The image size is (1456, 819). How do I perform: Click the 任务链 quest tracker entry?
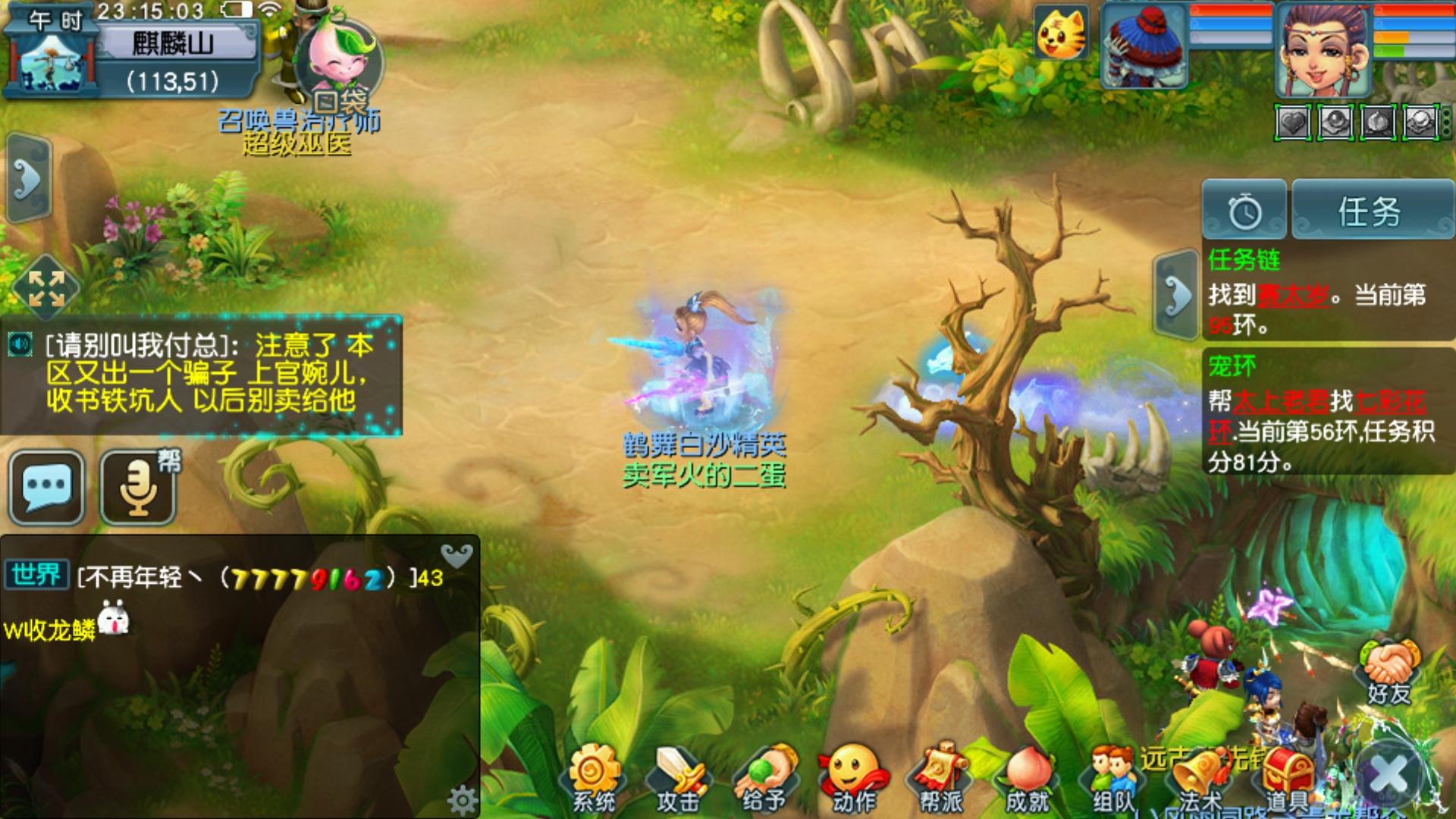pos(1318,294)
